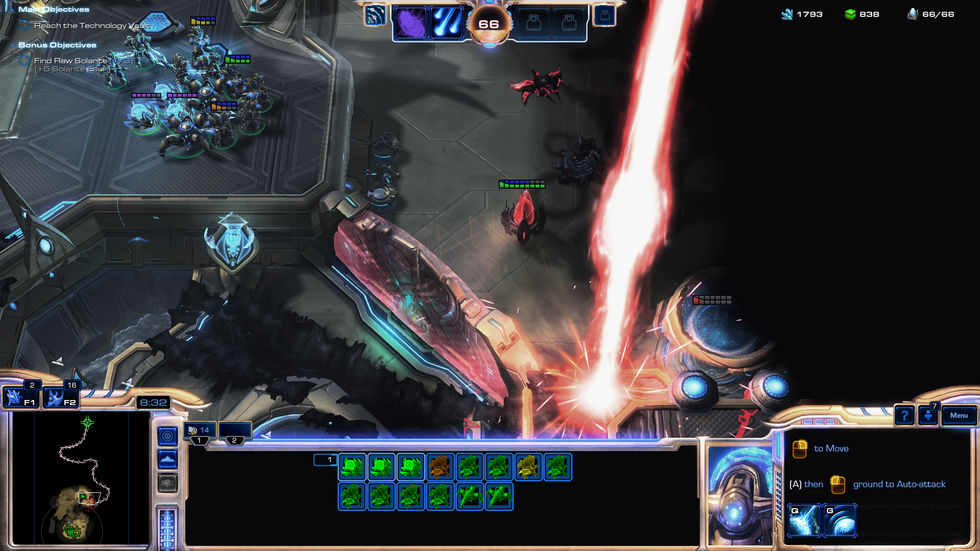Toggle the minimap ping signal button
Screen dimensions: 980x551
coord(167,437)
